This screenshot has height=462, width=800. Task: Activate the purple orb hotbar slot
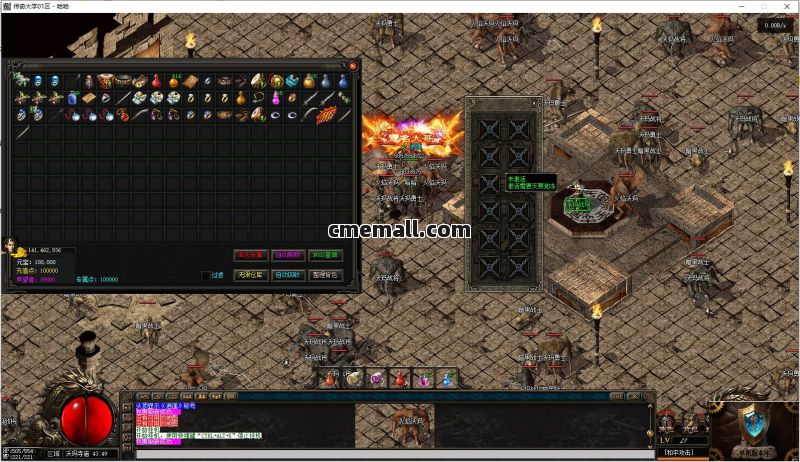click(x=377, y=379)
